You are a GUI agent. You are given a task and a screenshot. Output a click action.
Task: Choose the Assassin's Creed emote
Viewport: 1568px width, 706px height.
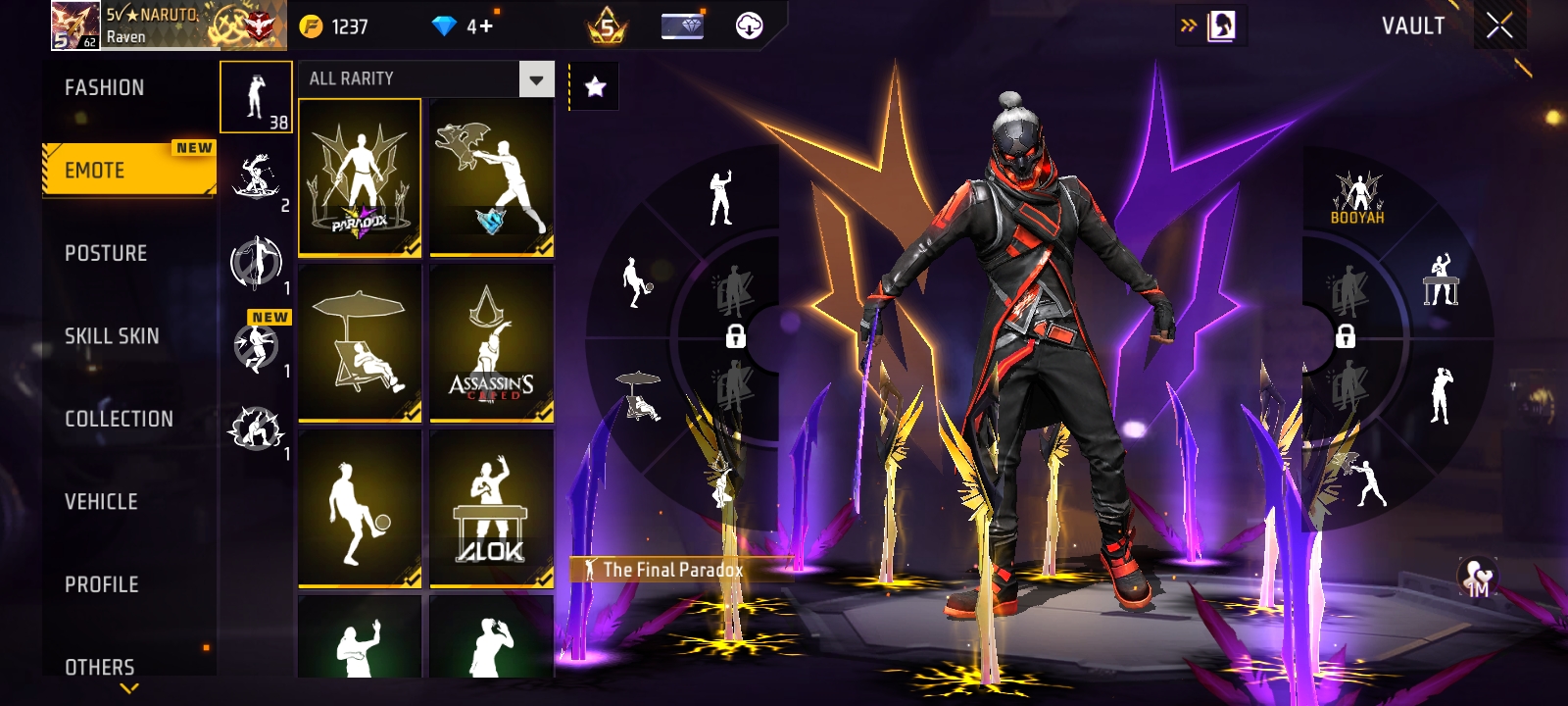491,342
